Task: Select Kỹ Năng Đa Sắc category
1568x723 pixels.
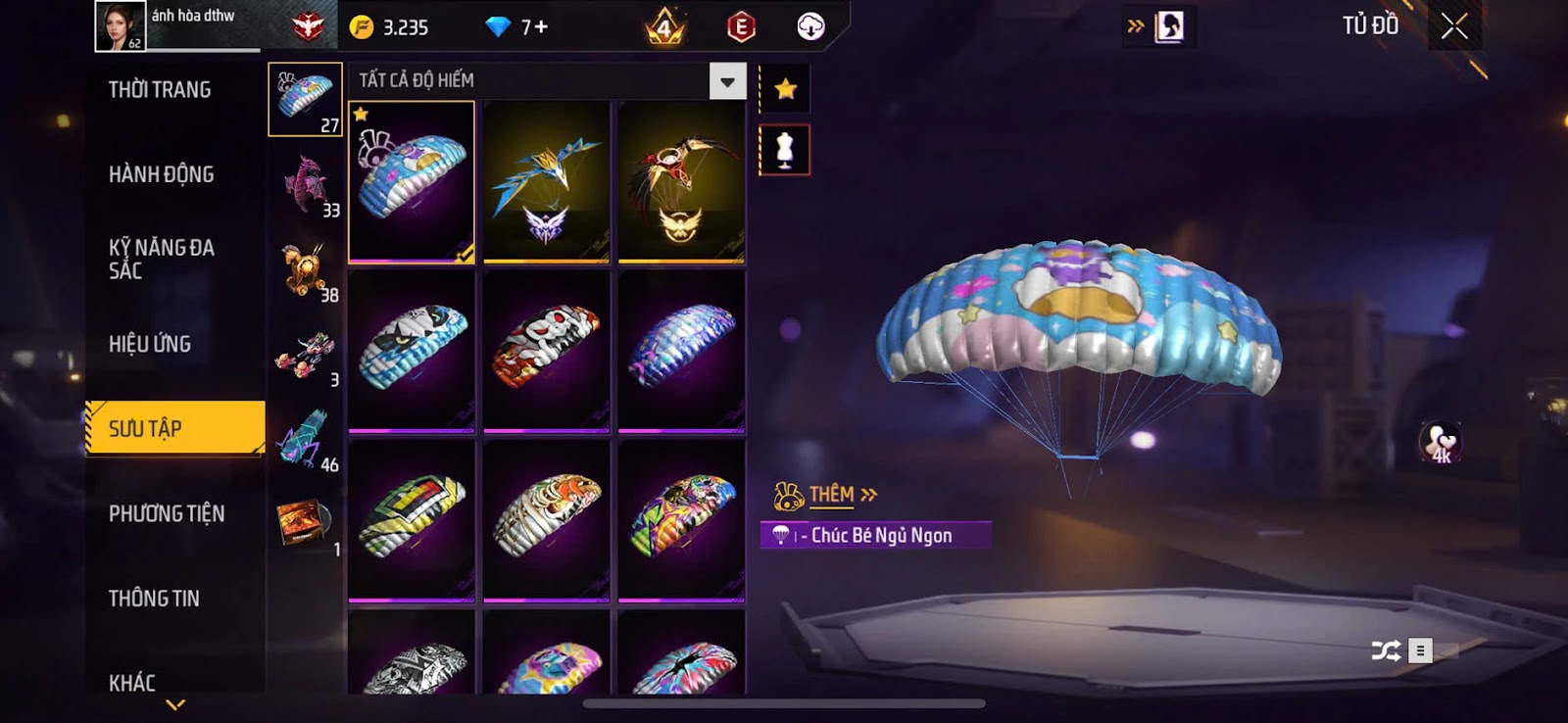Action: tap(162, 259)
